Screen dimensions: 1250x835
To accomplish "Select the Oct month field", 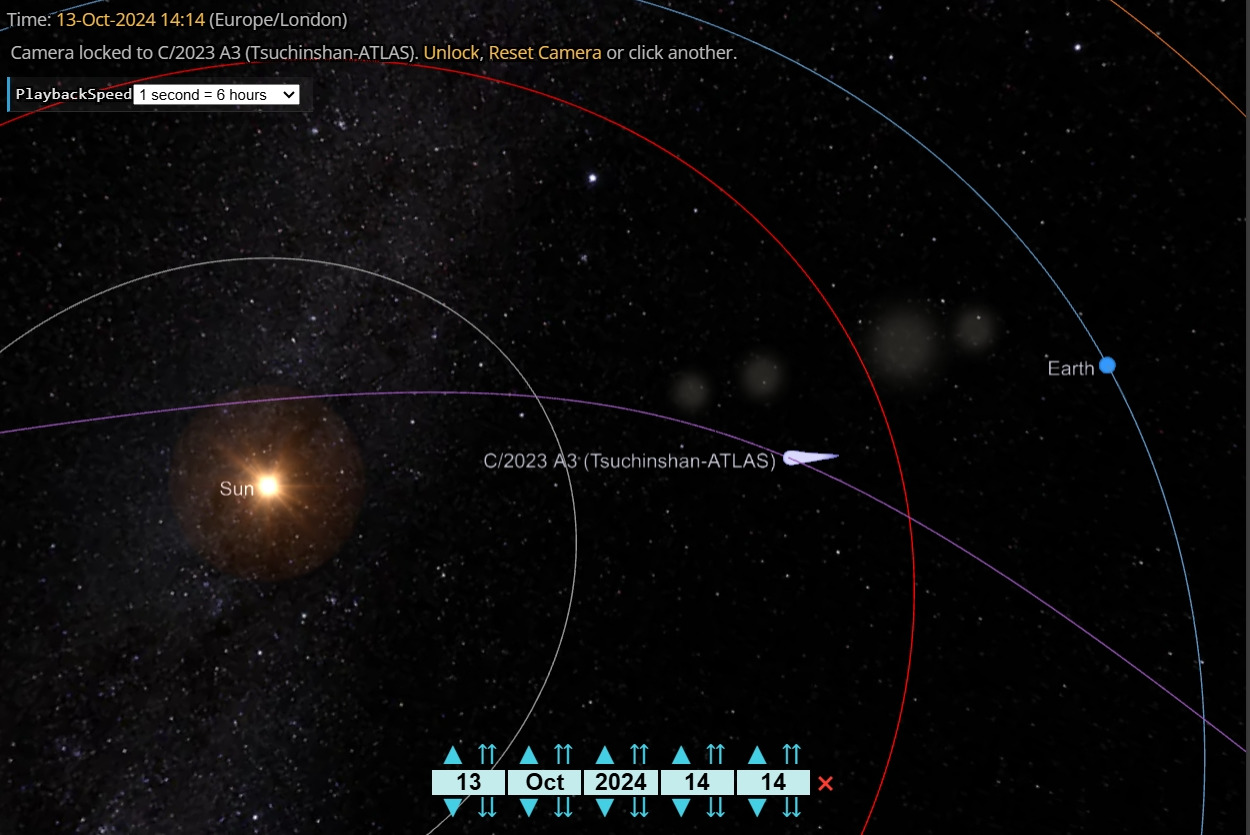I will [544, 782].
